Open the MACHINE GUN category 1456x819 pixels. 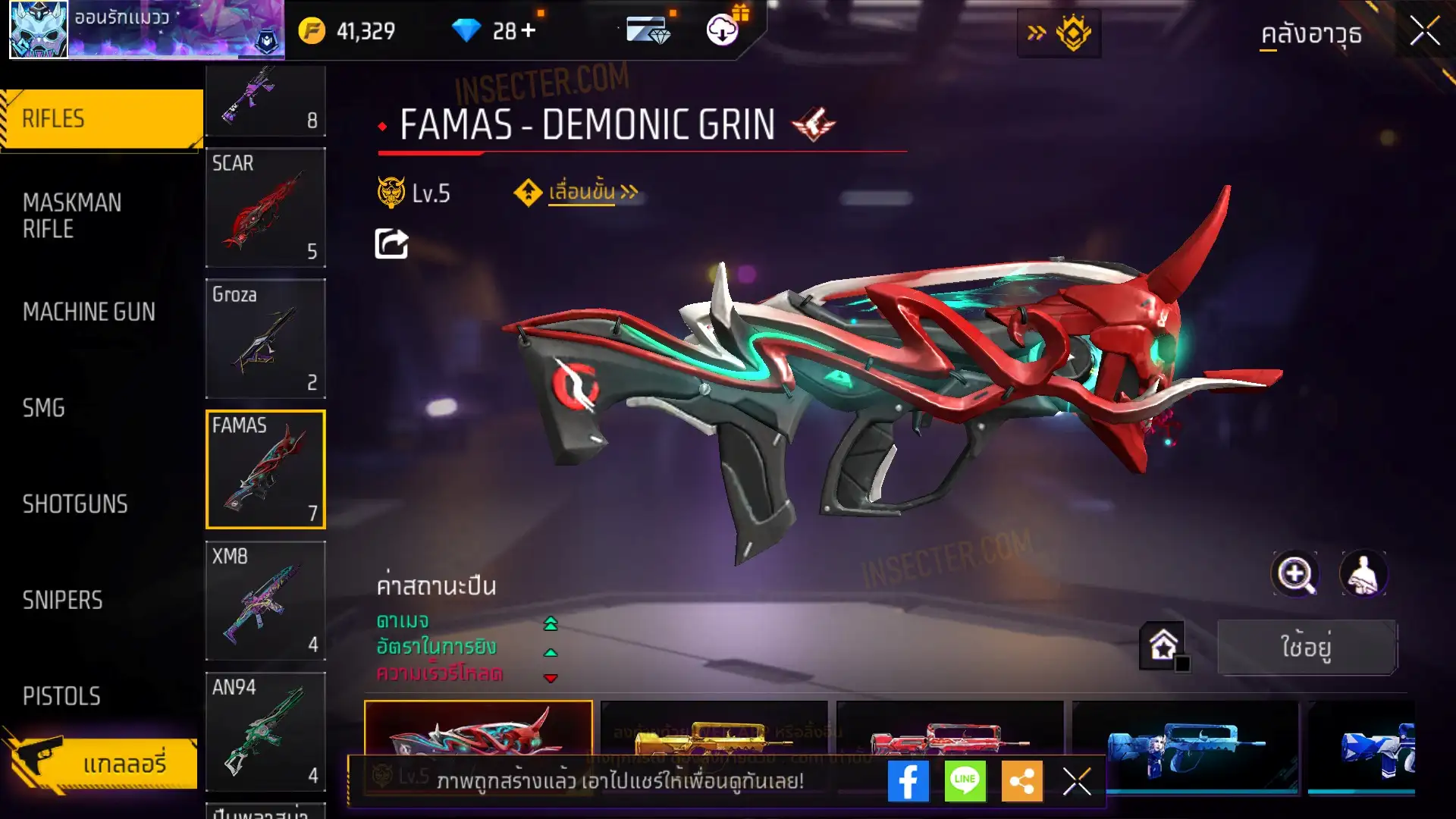(89, 312)
